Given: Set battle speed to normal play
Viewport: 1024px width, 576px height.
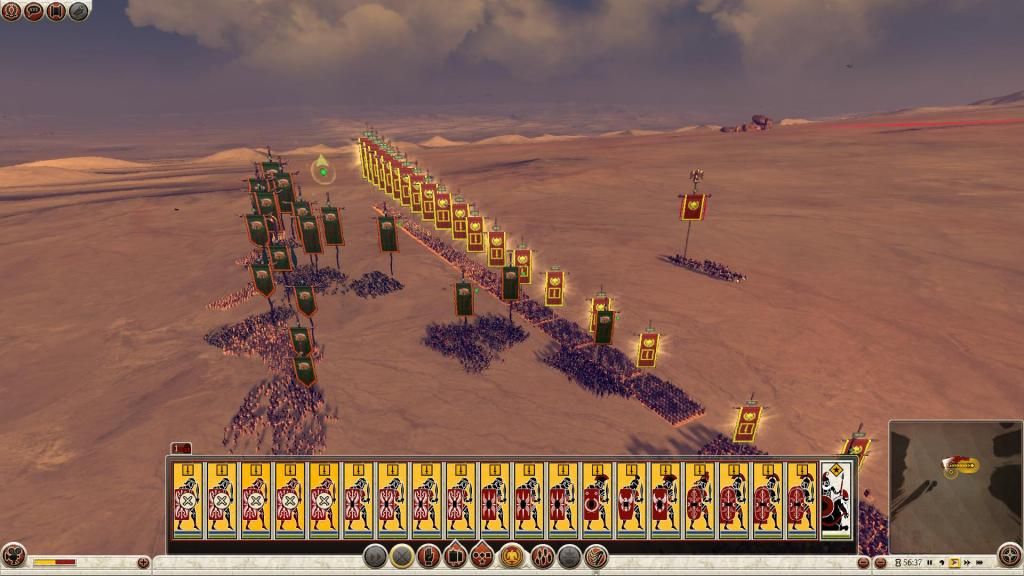Looking at the screenshot, I should click(x=954, y=563).
